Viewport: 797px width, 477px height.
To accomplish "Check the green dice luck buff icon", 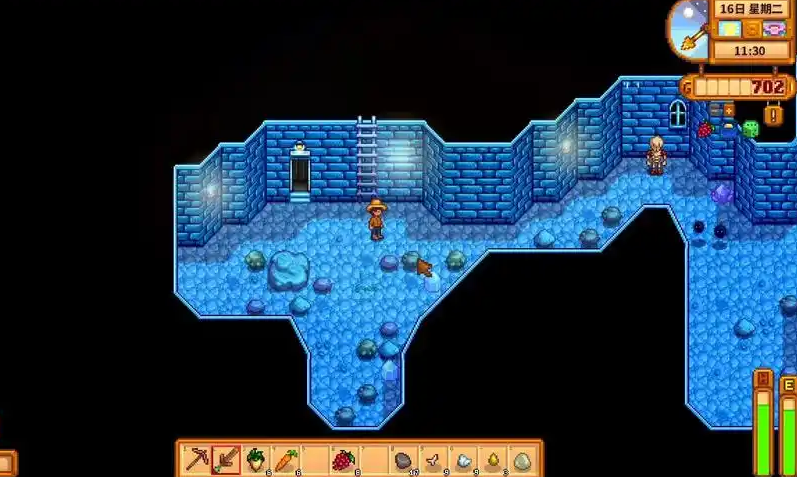I will tap(749, 128).
